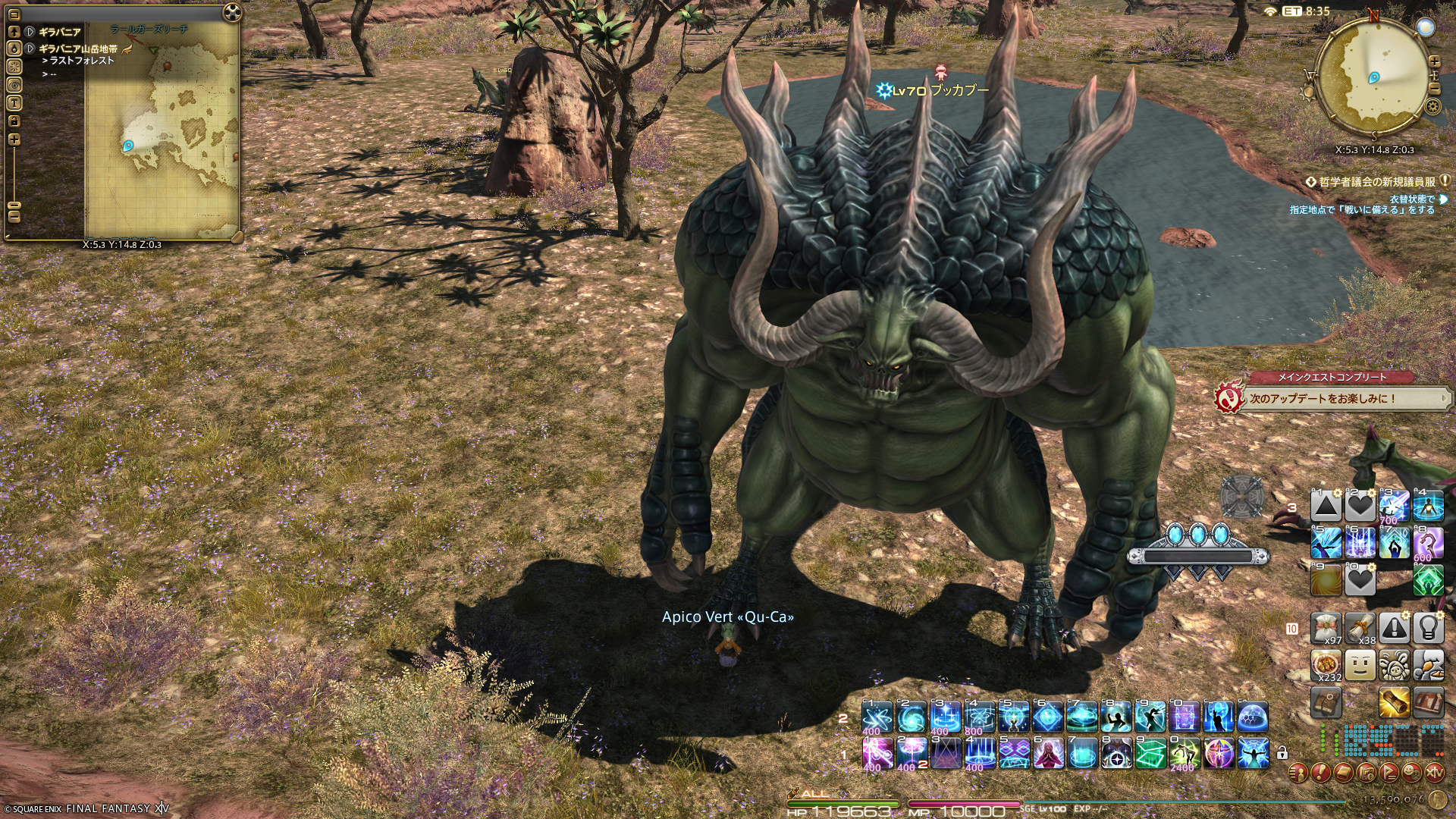Use the white gift sack item x97
The height and width of the screenshot is (819, 1456).
1326,628
